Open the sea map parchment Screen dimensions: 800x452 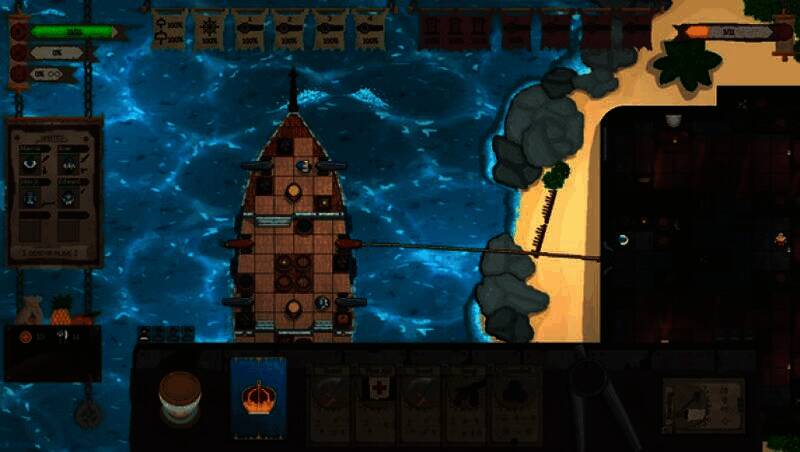[703, 405]
